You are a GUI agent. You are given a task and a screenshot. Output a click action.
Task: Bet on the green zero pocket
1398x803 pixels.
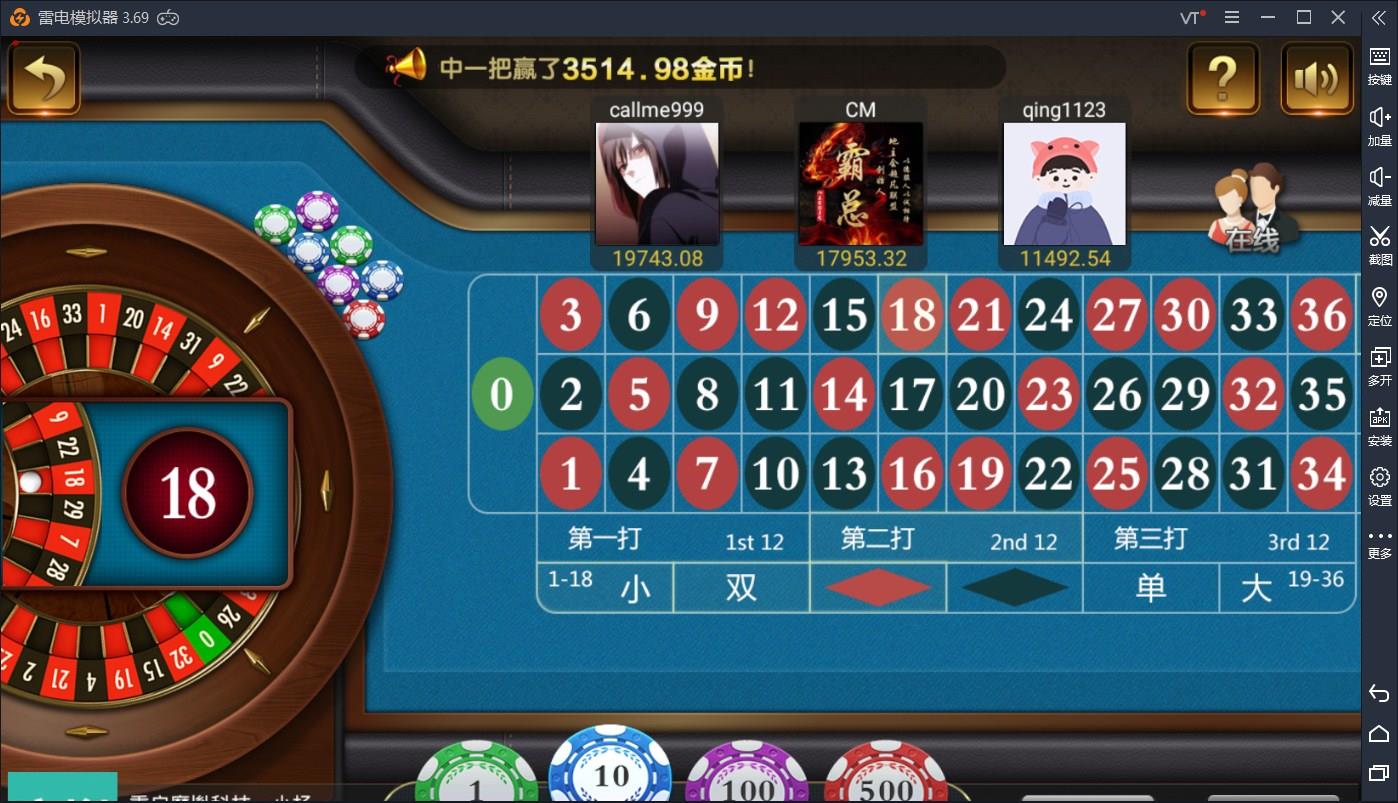coord(502,394)
